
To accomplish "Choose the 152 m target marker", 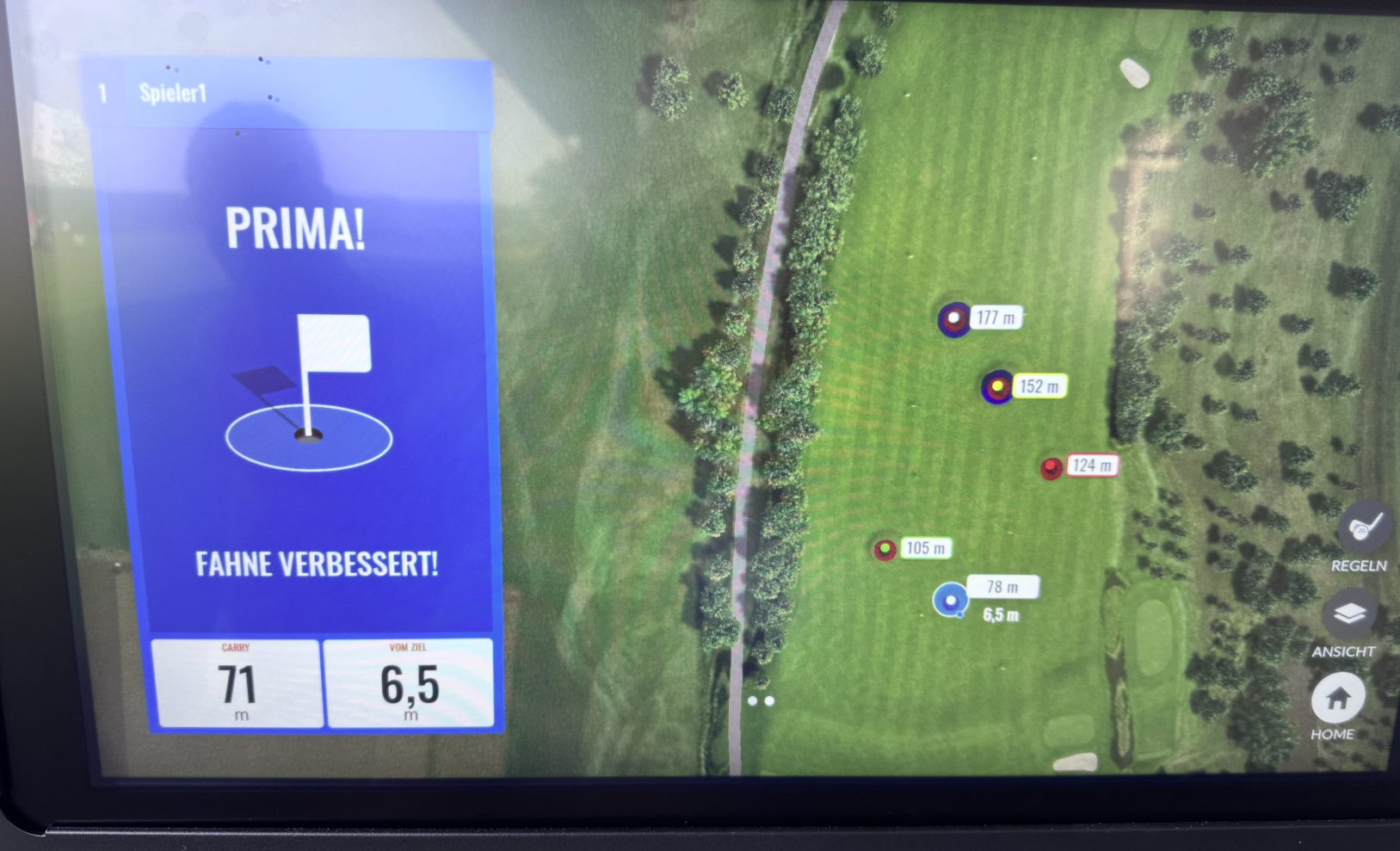I will pos(997,387).
